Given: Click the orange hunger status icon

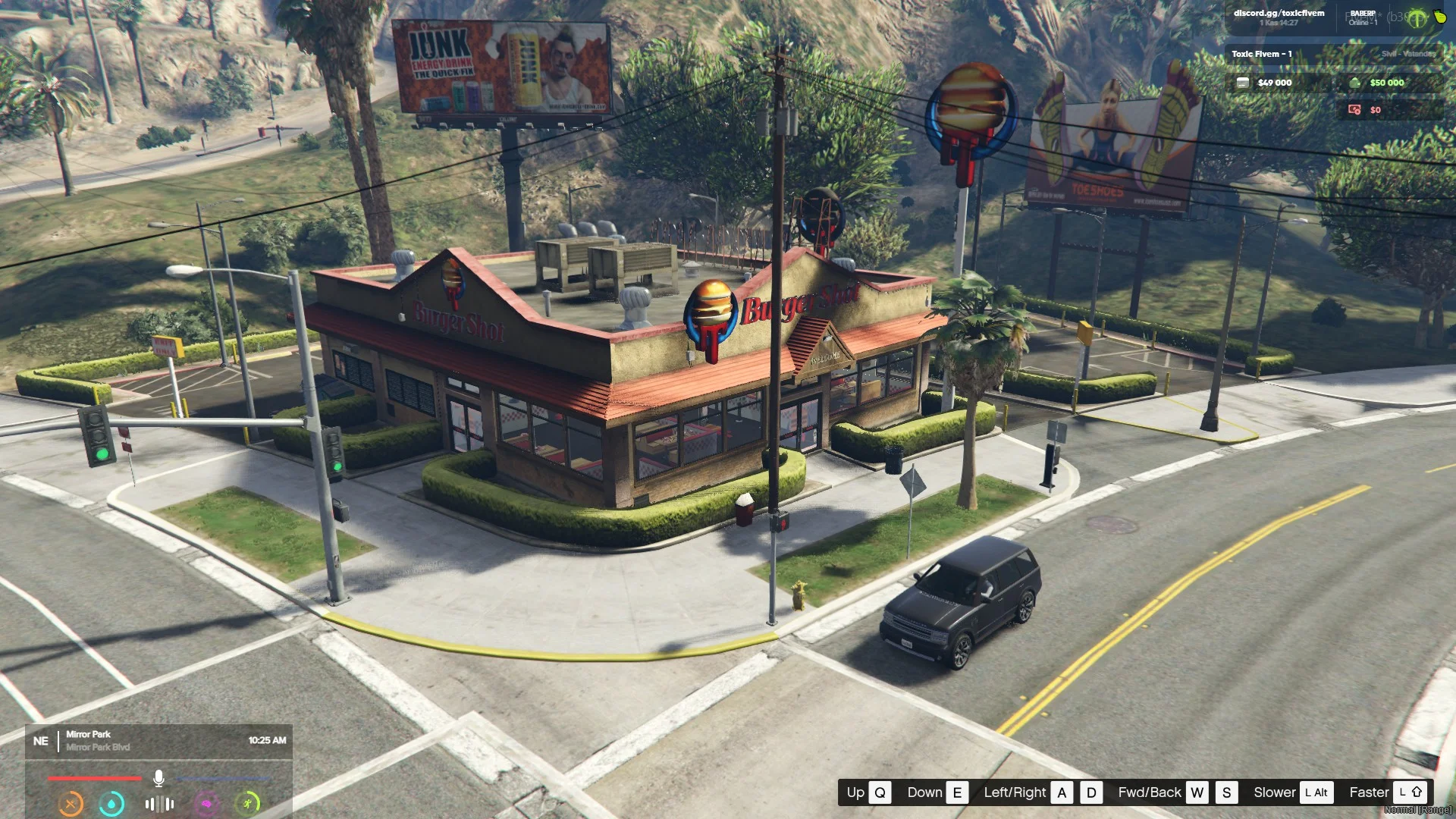Looking at the screenshot, I should coord(71,803).
